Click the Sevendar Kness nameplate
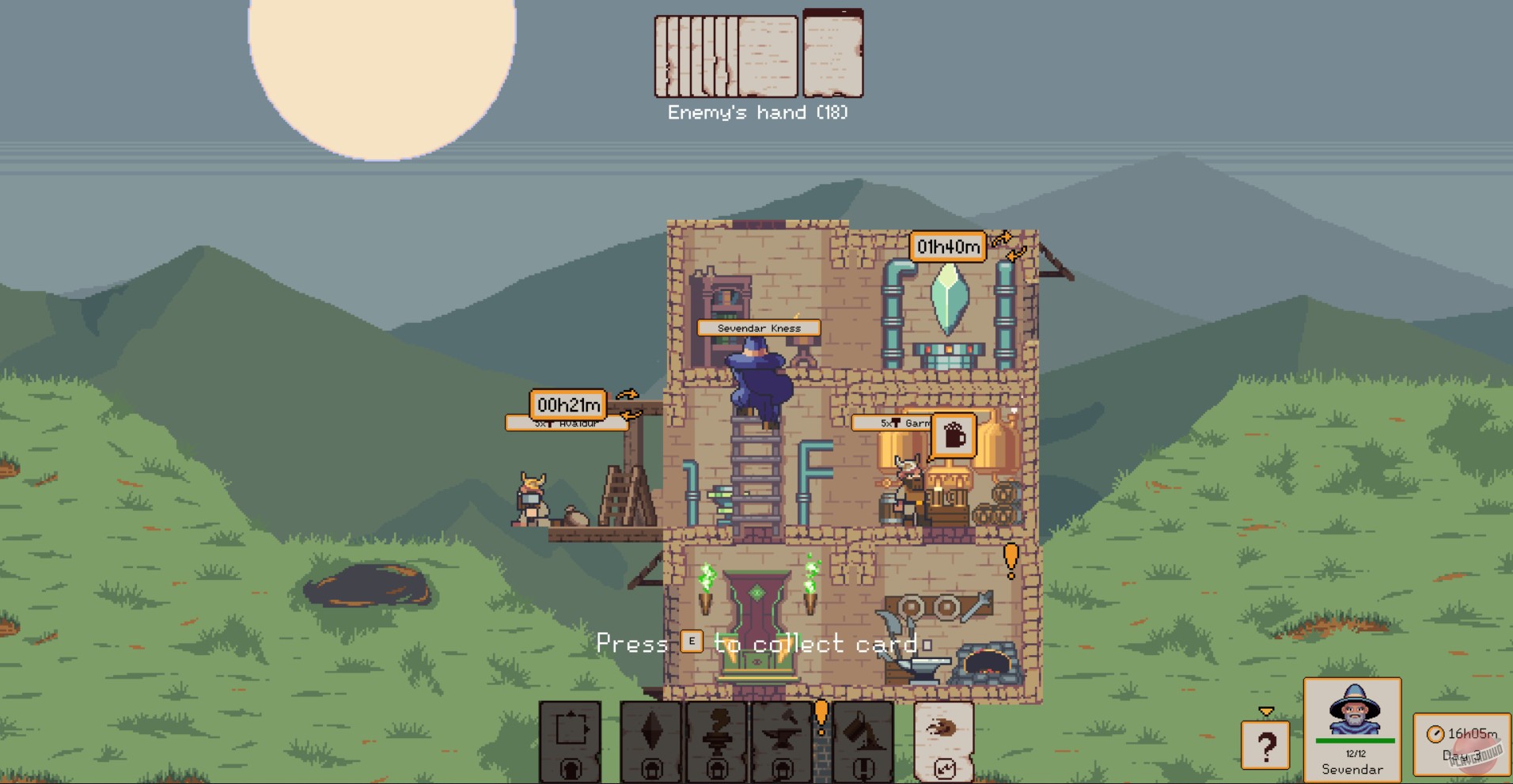This screenshot has height=784, width=1513. [x=758, y=328]
